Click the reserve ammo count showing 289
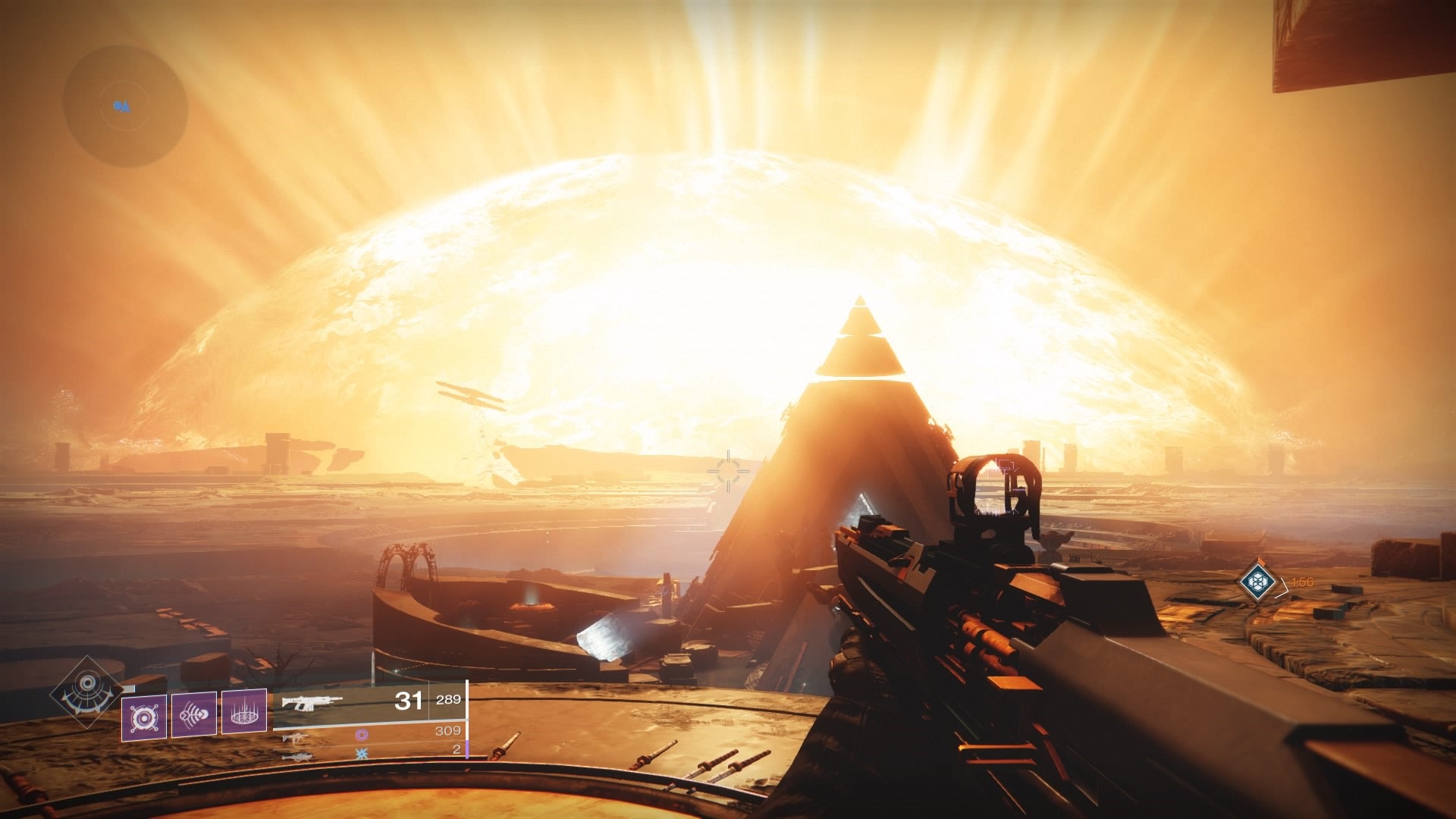 (x=449, y=700)
